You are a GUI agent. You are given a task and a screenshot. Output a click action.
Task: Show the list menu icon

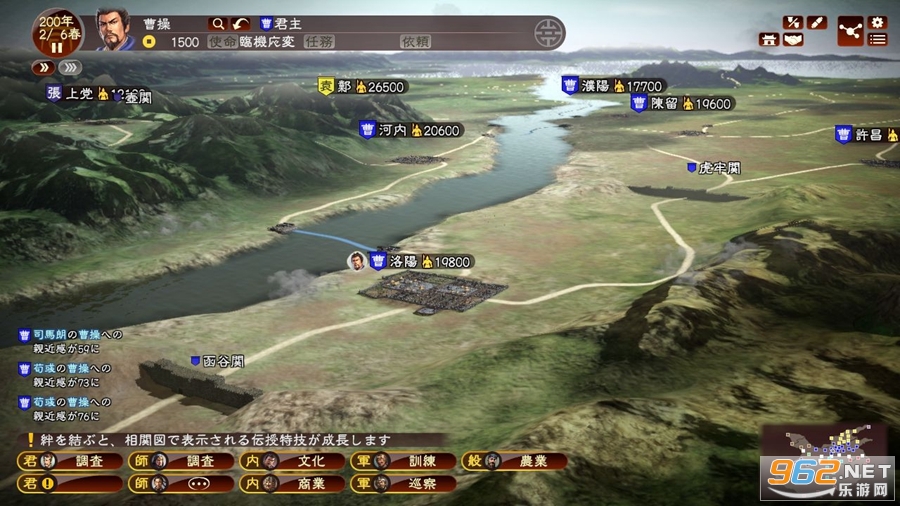pyautogui.click(x=878, y=40)
